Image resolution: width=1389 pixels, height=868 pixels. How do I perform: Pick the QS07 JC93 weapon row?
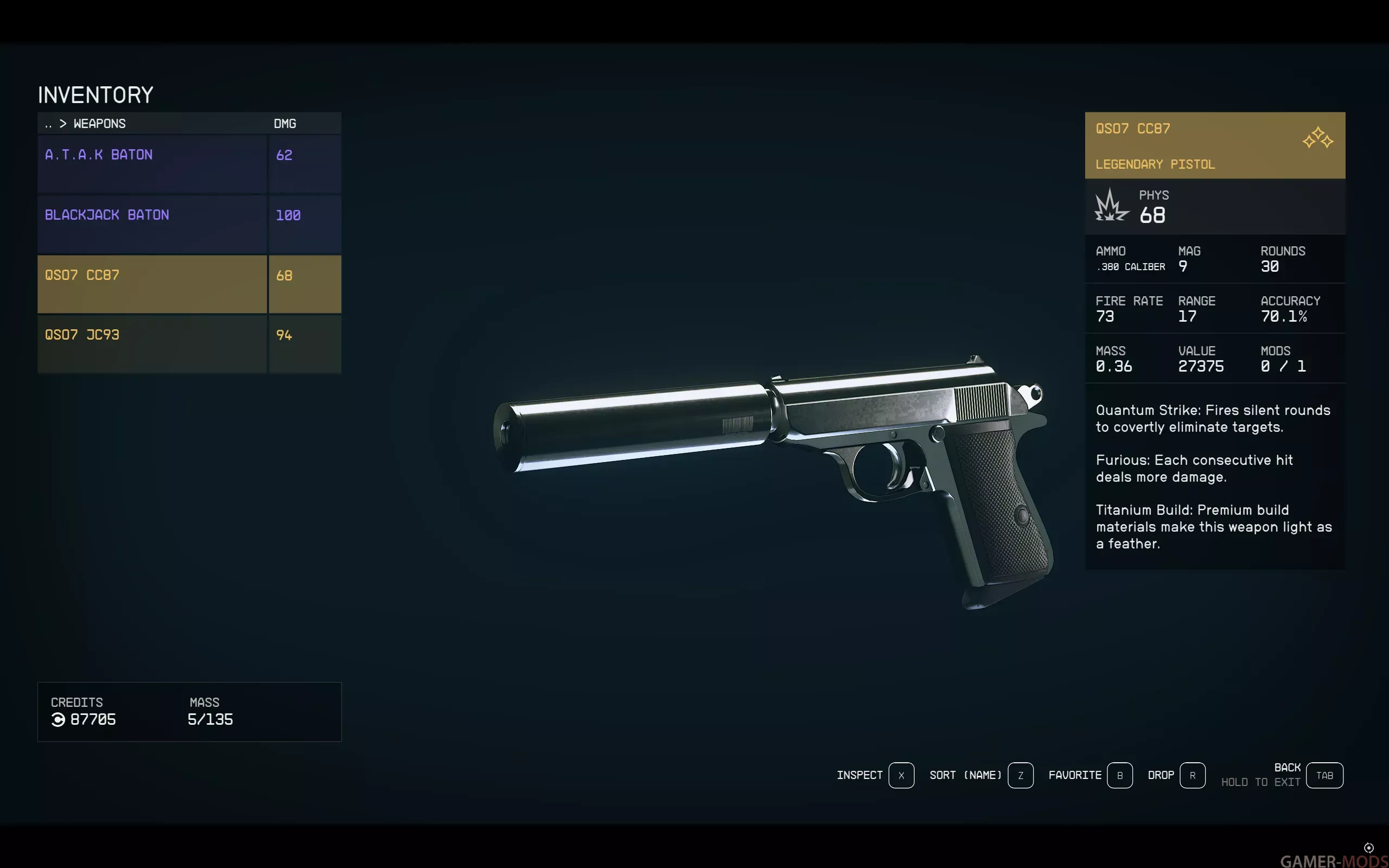click(152, 343)
